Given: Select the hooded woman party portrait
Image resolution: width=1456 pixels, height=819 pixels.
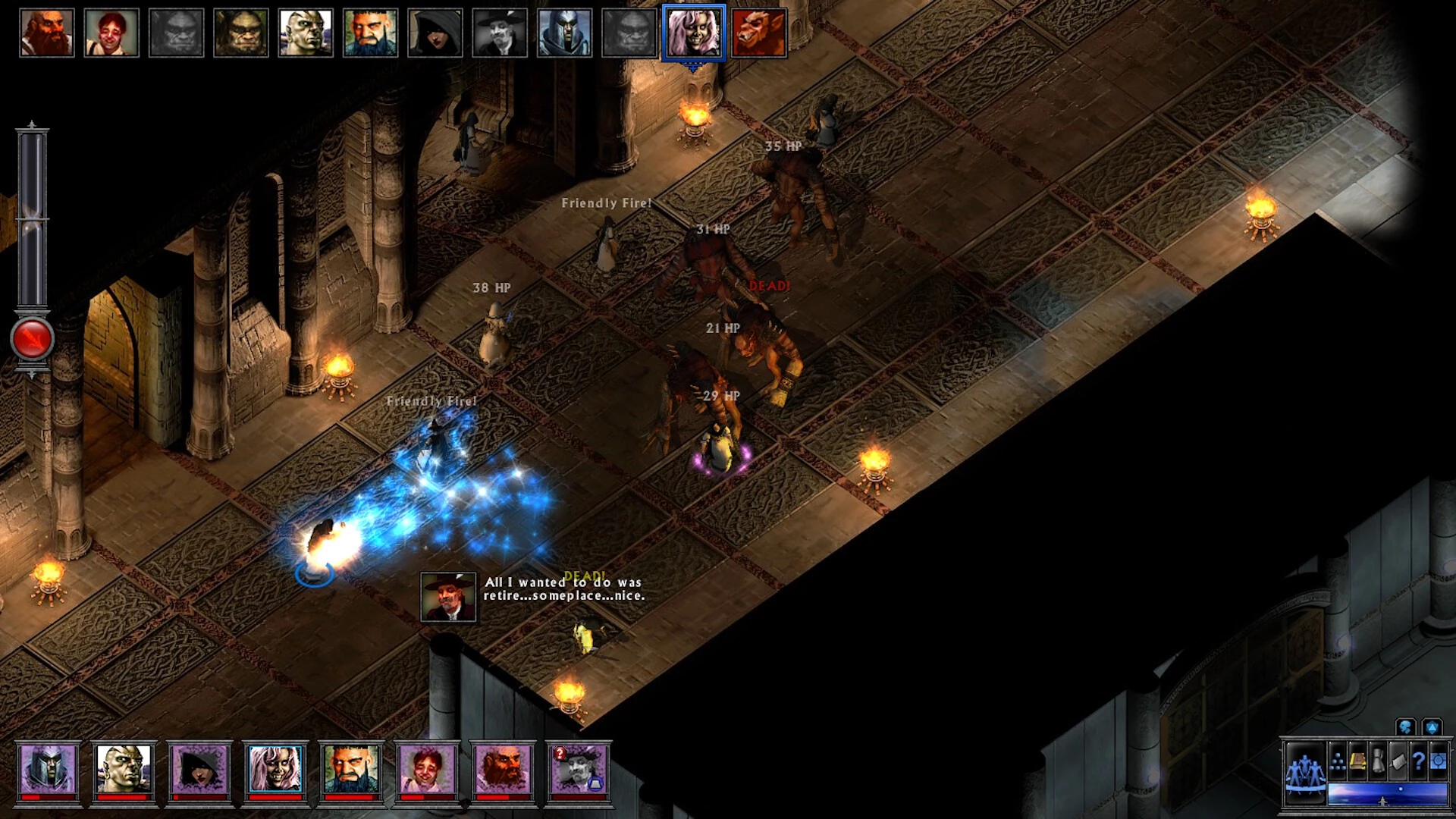Looking at the screenshot, I should (x=199, y=769).
